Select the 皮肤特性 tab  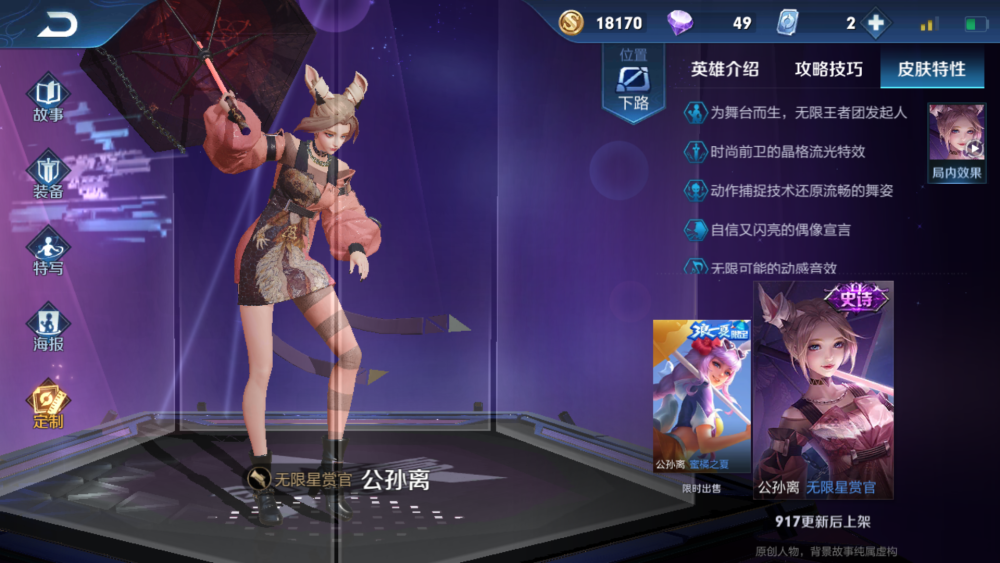(931, 69)
